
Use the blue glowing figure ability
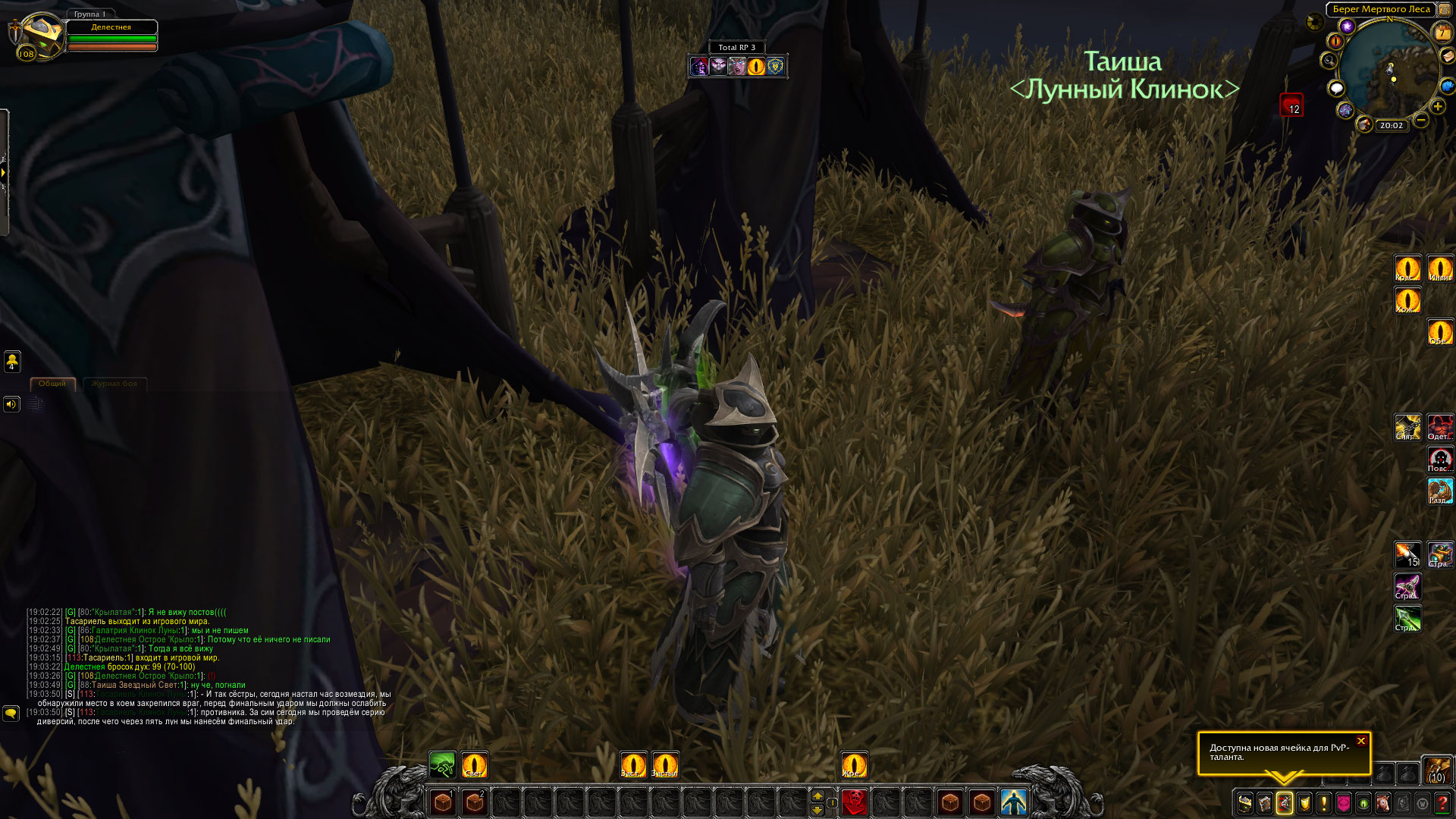tap(1013, 802)
